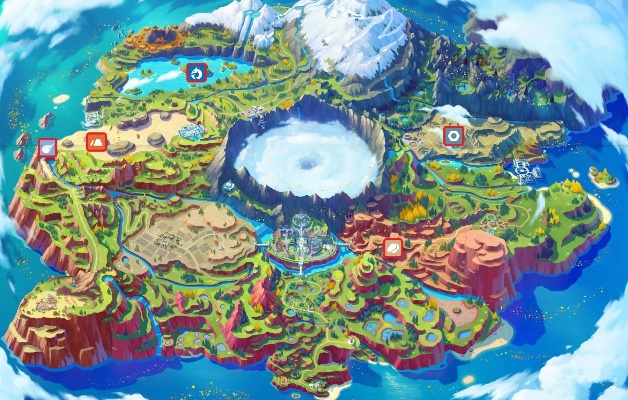Select the blue dragon-swirl marker by the lake

[x=196, y=72]
